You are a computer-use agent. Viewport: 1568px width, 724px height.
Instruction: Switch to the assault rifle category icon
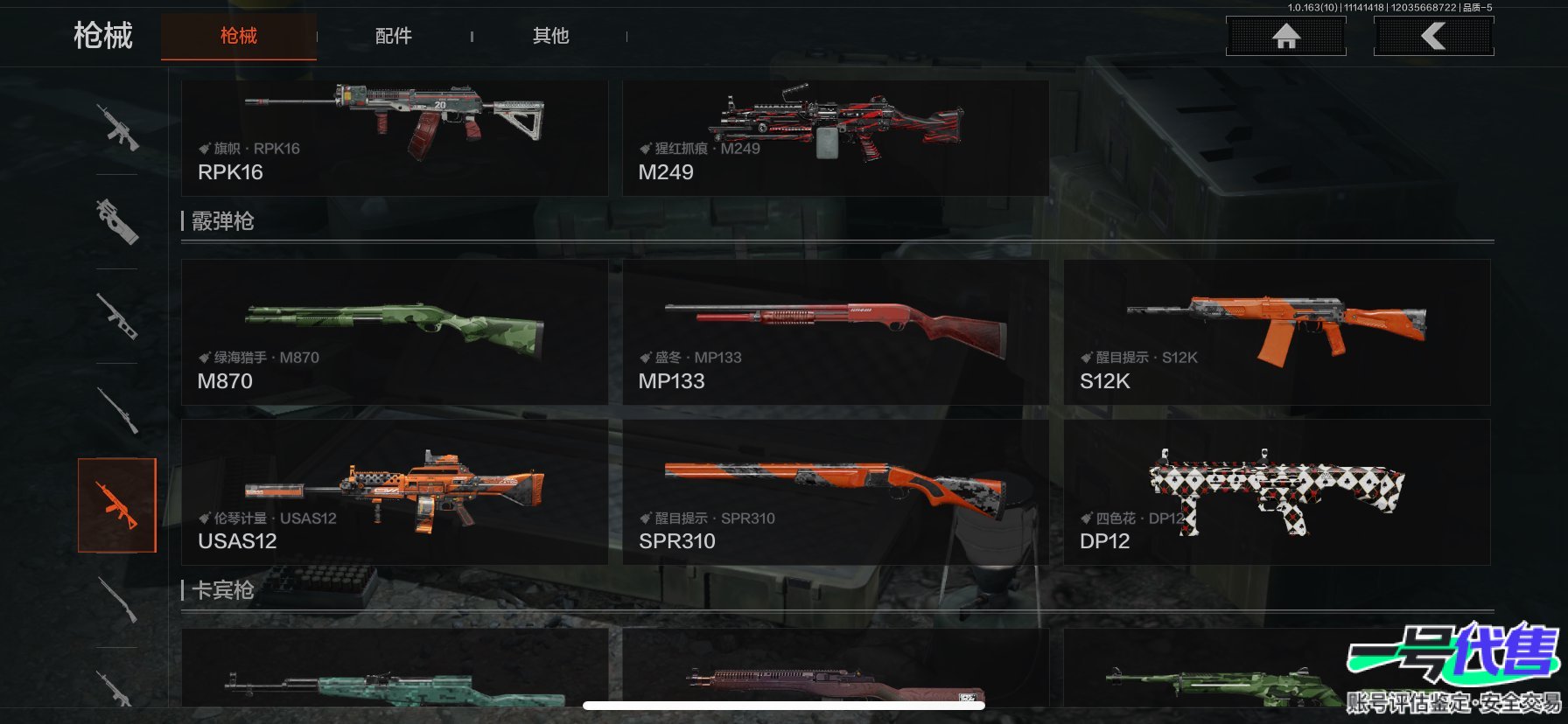point(117,128)
